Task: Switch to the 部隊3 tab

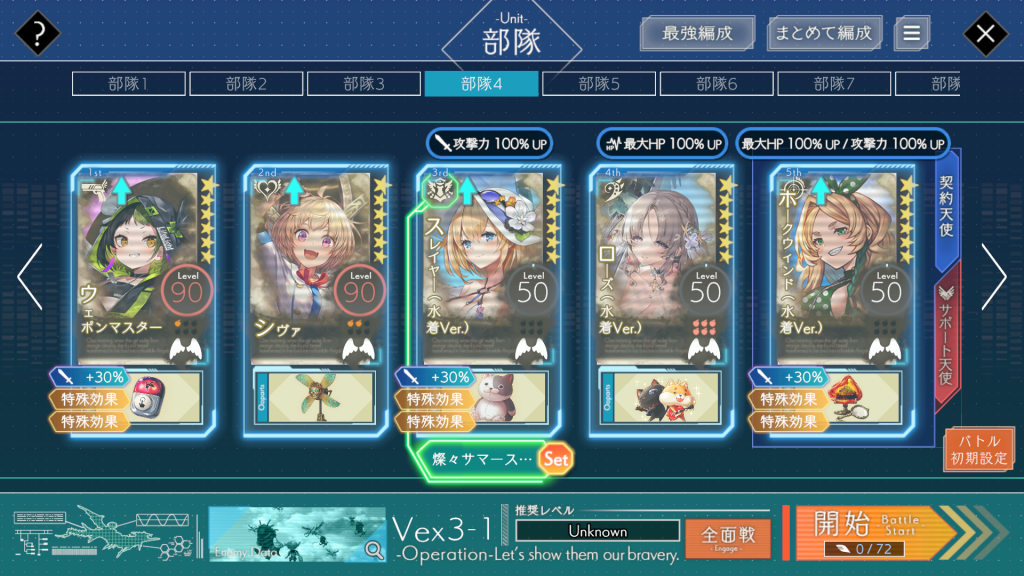Action: coord(363,84)
